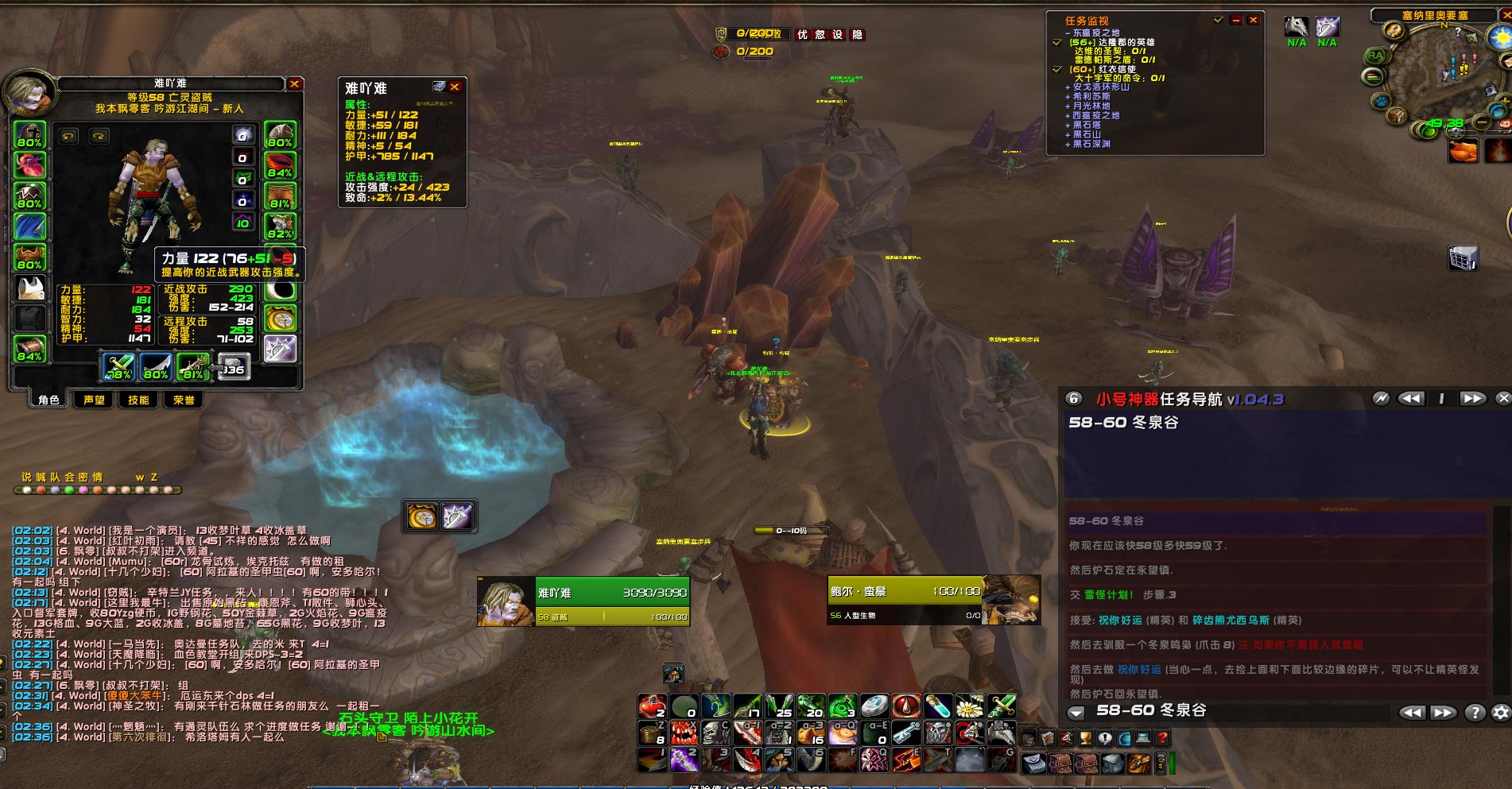Go to previous step in 任务导航 guide
Viewport: 1512px width, 789px height.
pos(1411,398)
